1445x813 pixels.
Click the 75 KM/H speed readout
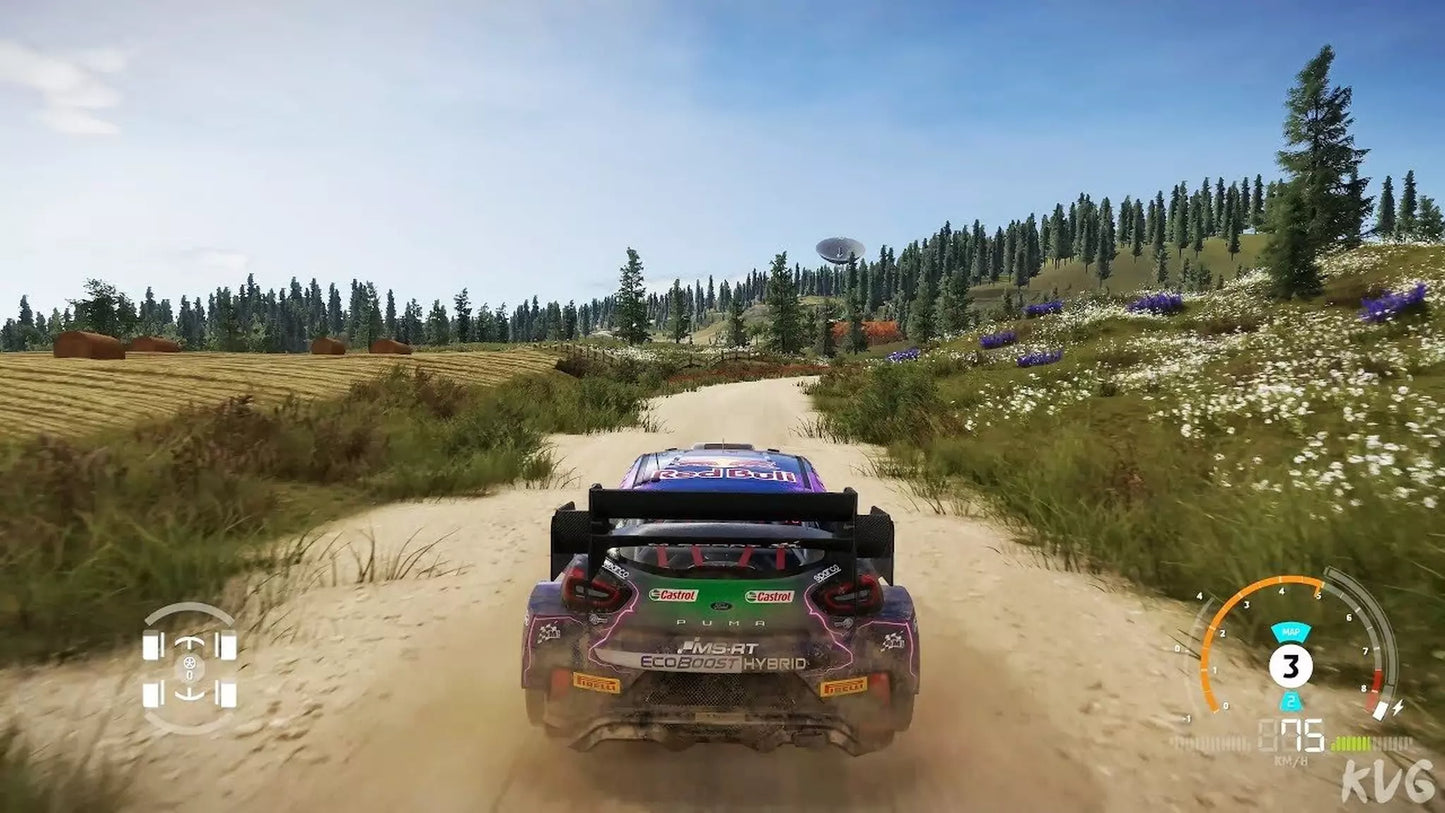[1303, 734]
